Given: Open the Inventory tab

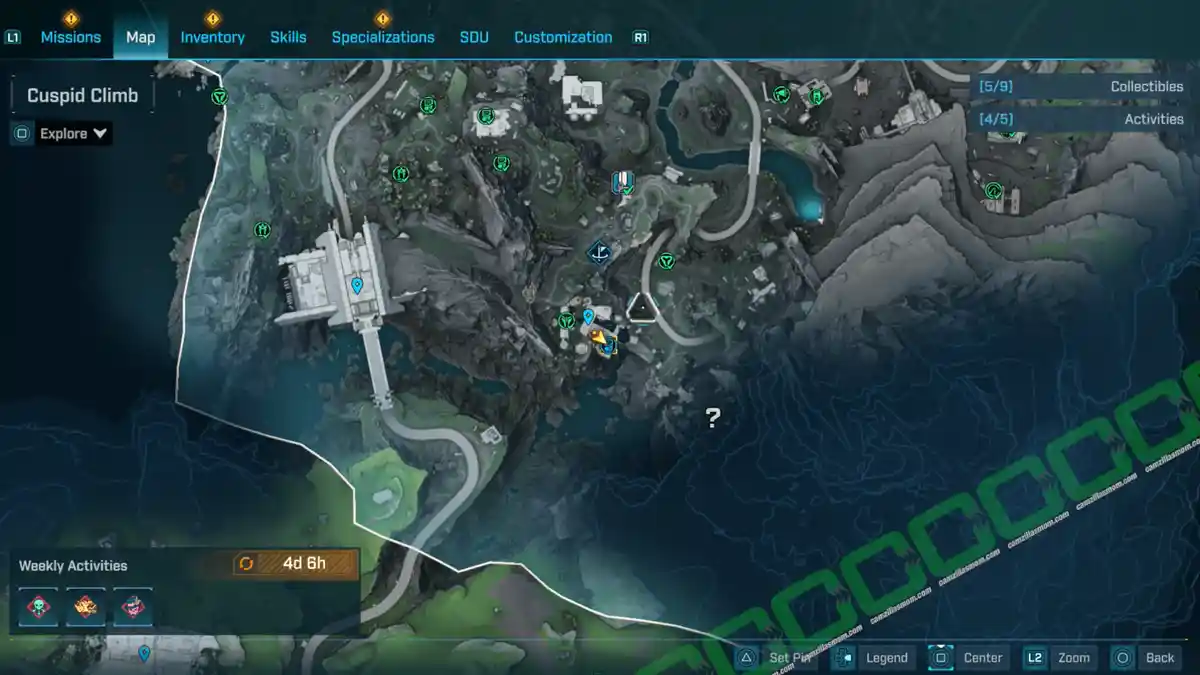Looking at the screenshot, I should 212,37.
